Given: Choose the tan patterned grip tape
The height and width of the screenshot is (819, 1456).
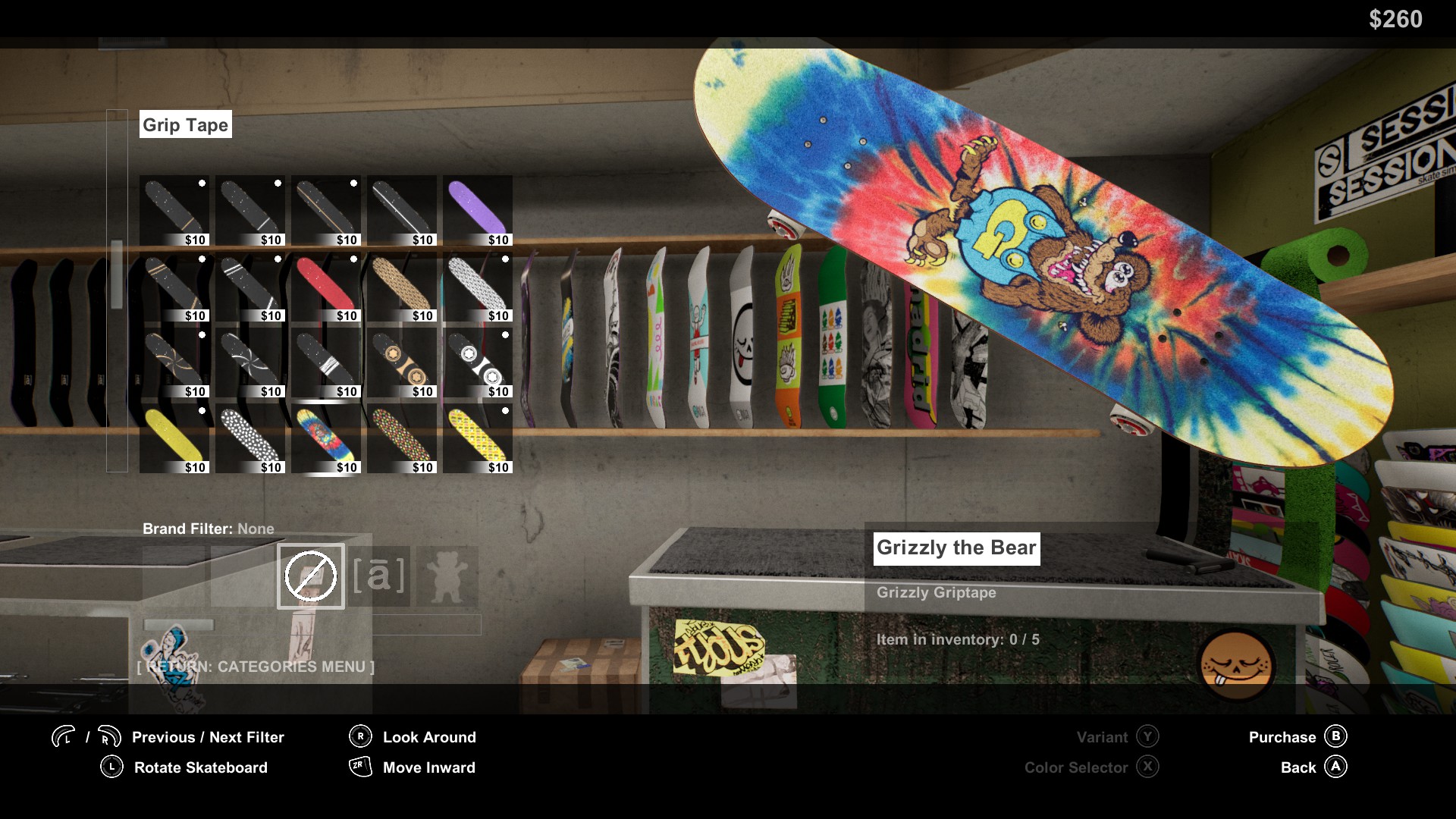Looking at the screenshot, I should click(402, 286).
